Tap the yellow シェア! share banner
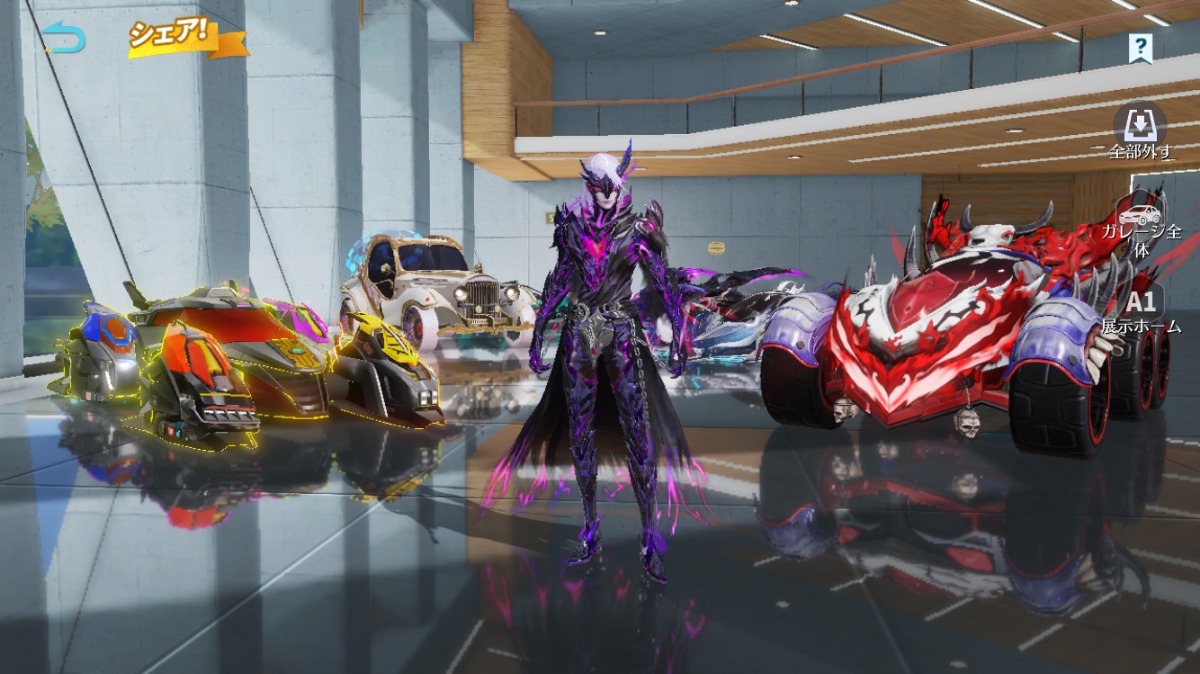This screenshot has height=674, width=1200. click(185, 36)
